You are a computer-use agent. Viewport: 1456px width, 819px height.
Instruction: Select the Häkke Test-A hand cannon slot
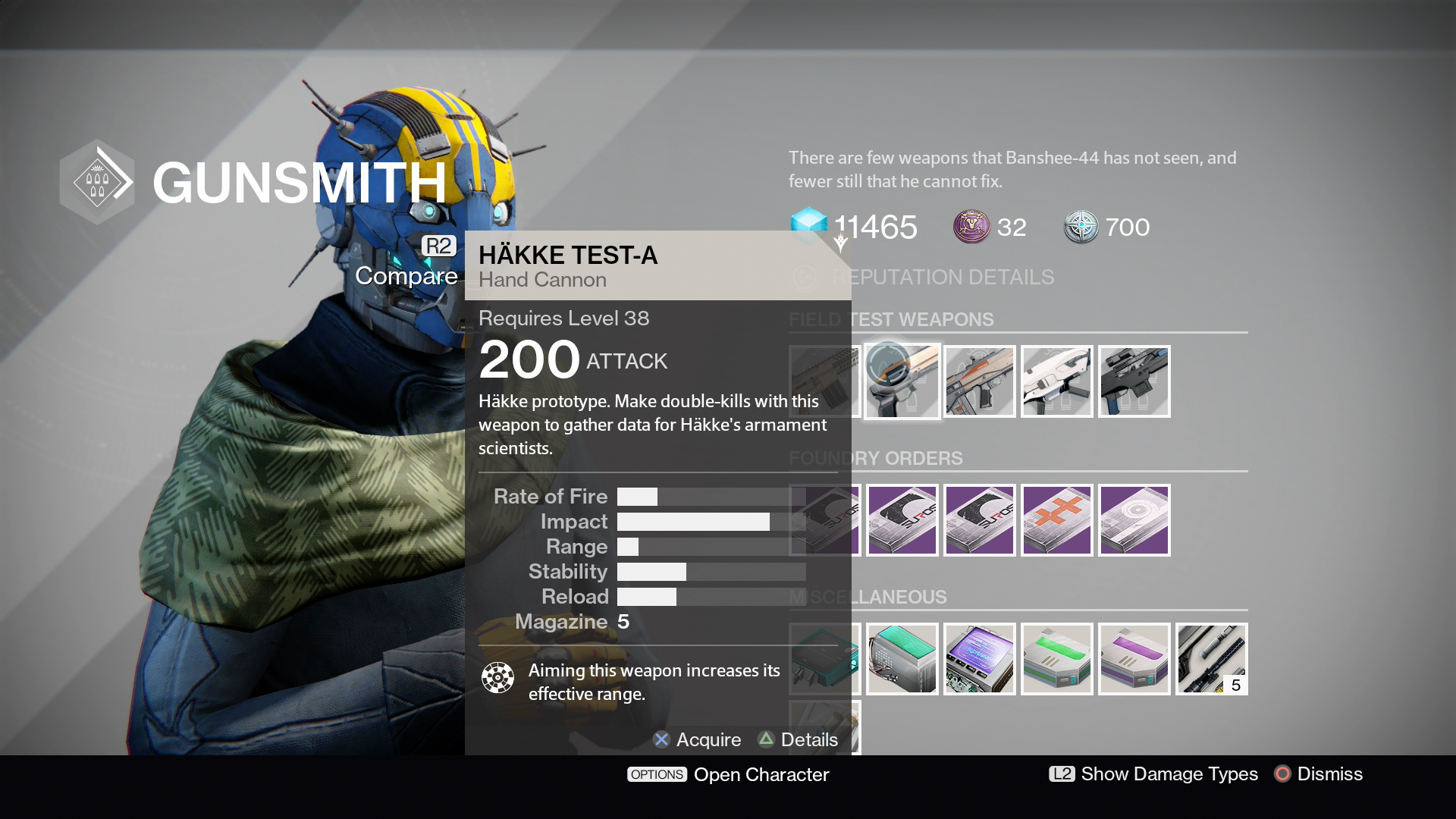point(902,381)
